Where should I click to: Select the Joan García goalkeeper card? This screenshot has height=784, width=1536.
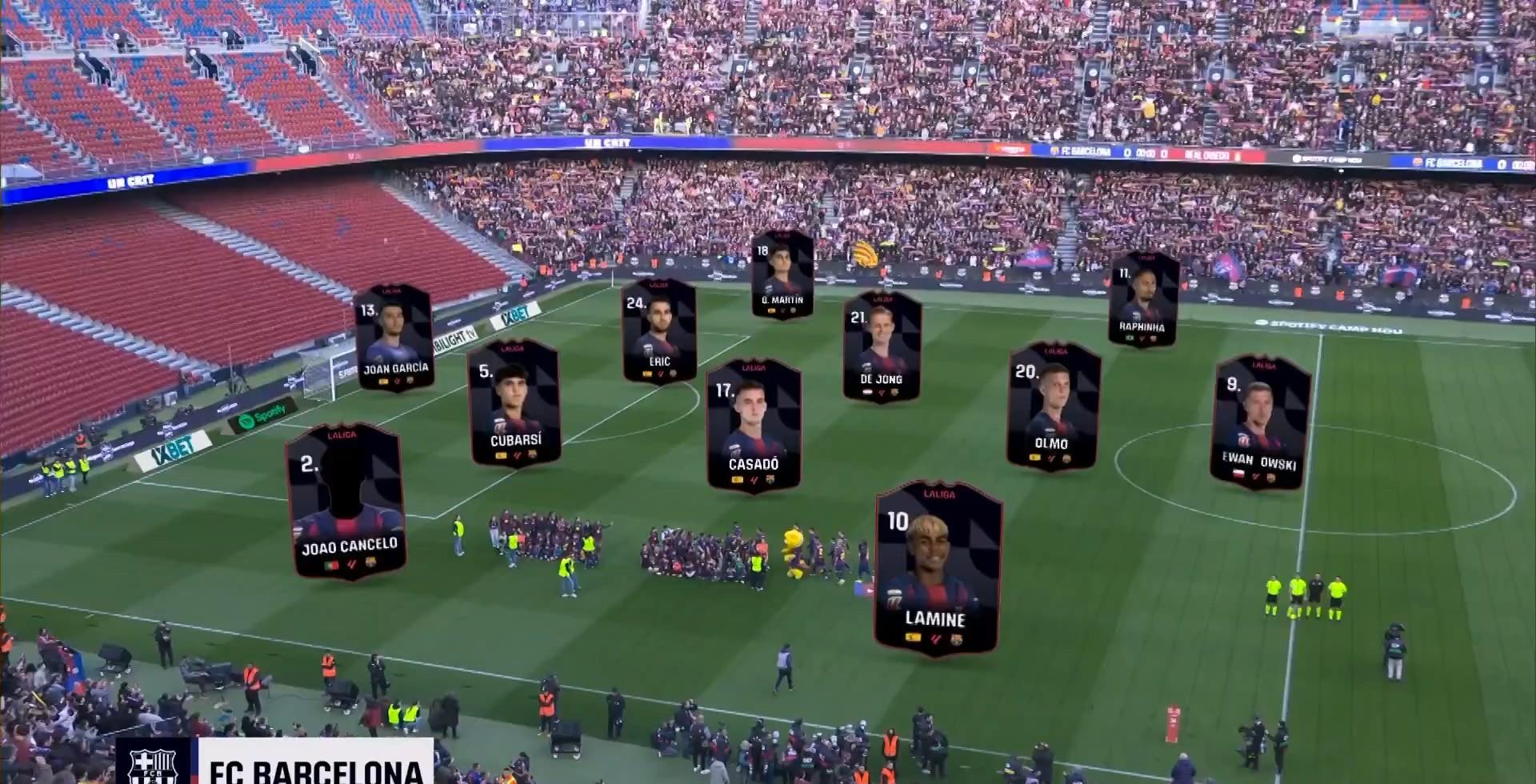point(394,338)
